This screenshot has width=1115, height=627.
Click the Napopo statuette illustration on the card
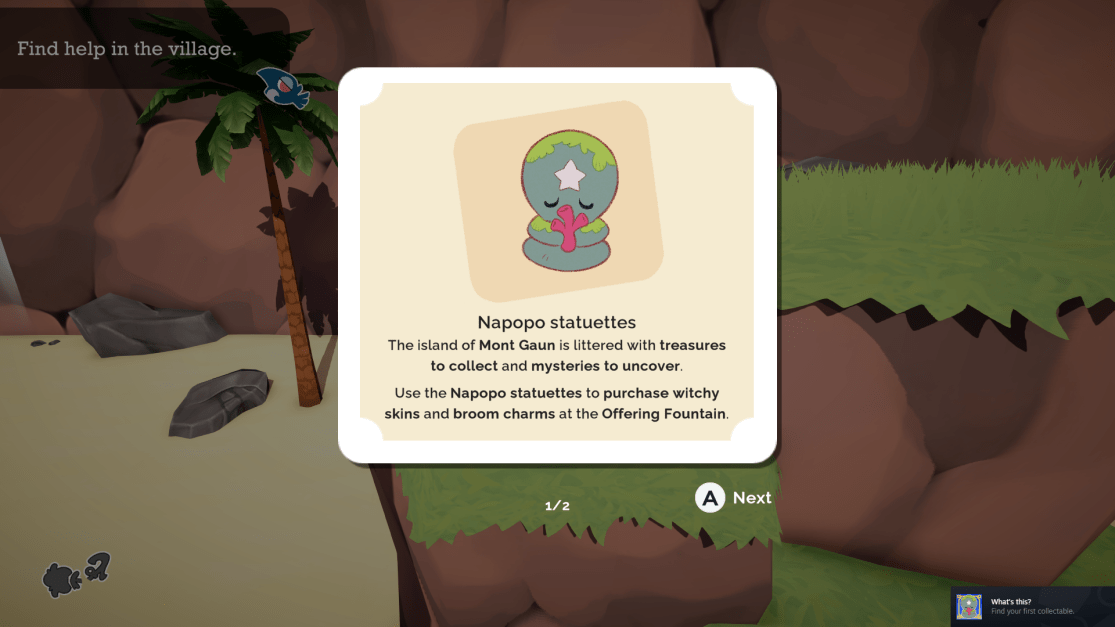[x=558, y=202]
